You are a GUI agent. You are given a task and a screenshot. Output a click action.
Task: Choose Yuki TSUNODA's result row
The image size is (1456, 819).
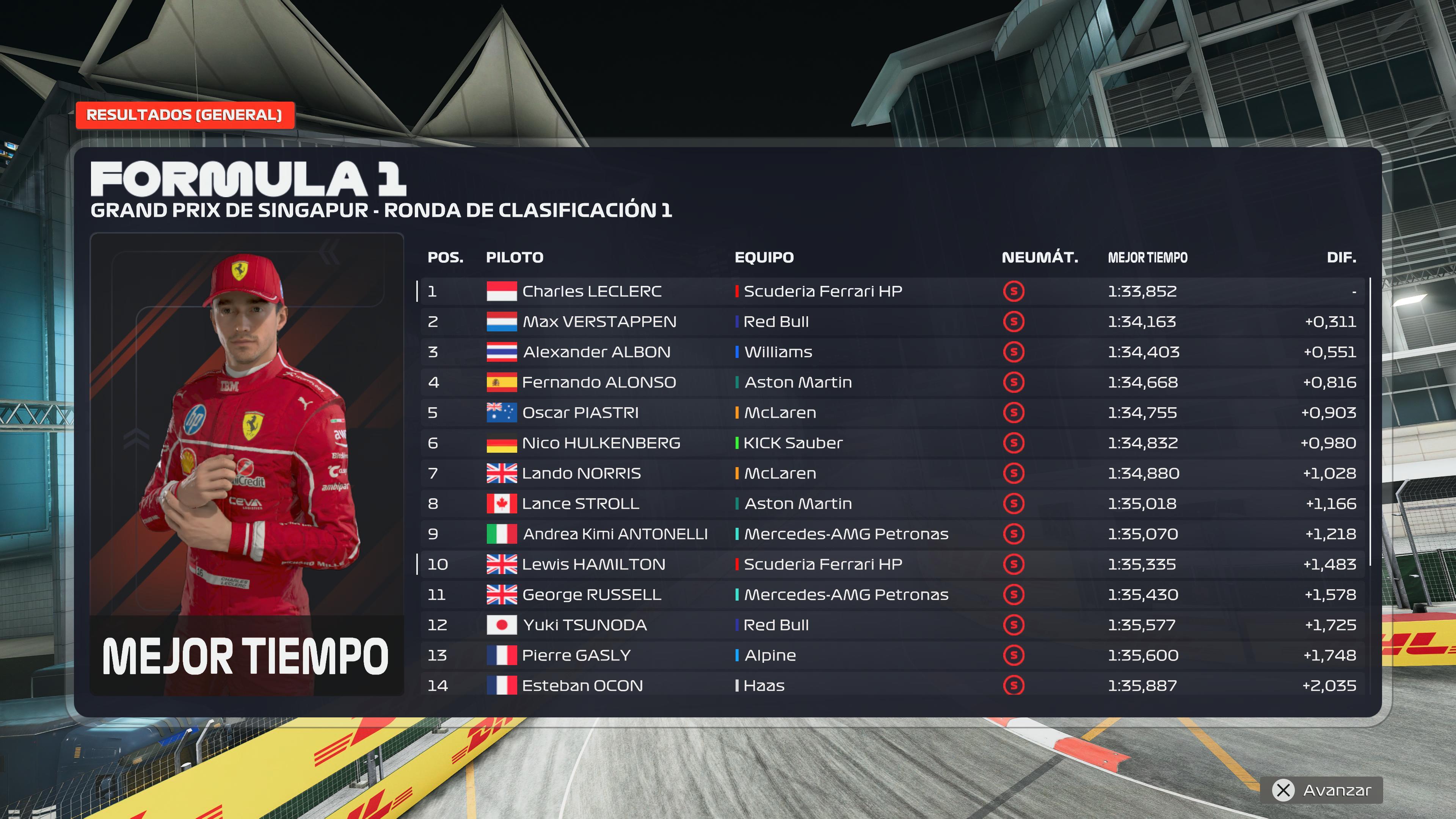[892, 625]
